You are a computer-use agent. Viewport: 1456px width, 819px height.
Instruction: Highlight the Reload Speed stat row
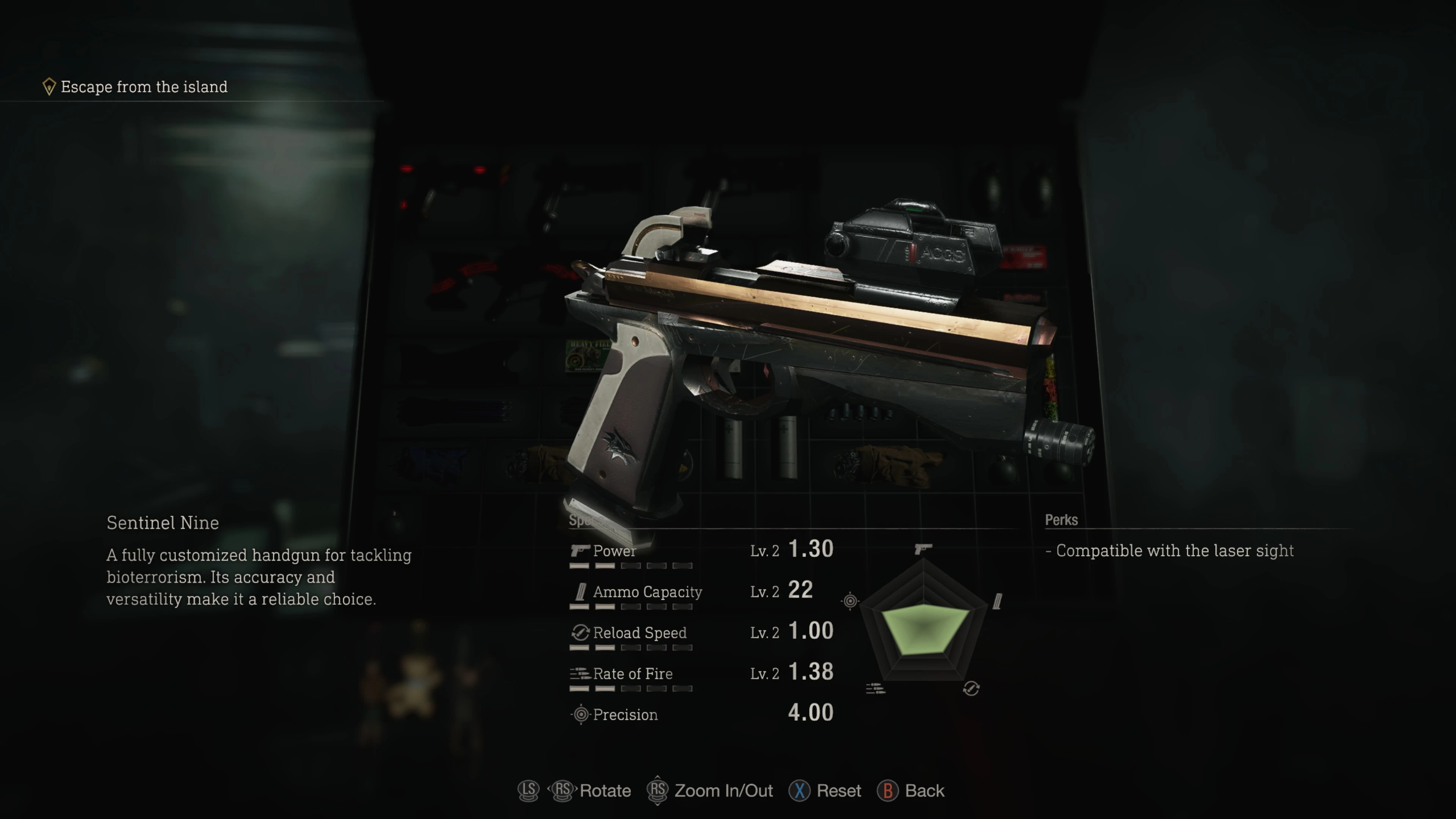click(x=701, y=632)
